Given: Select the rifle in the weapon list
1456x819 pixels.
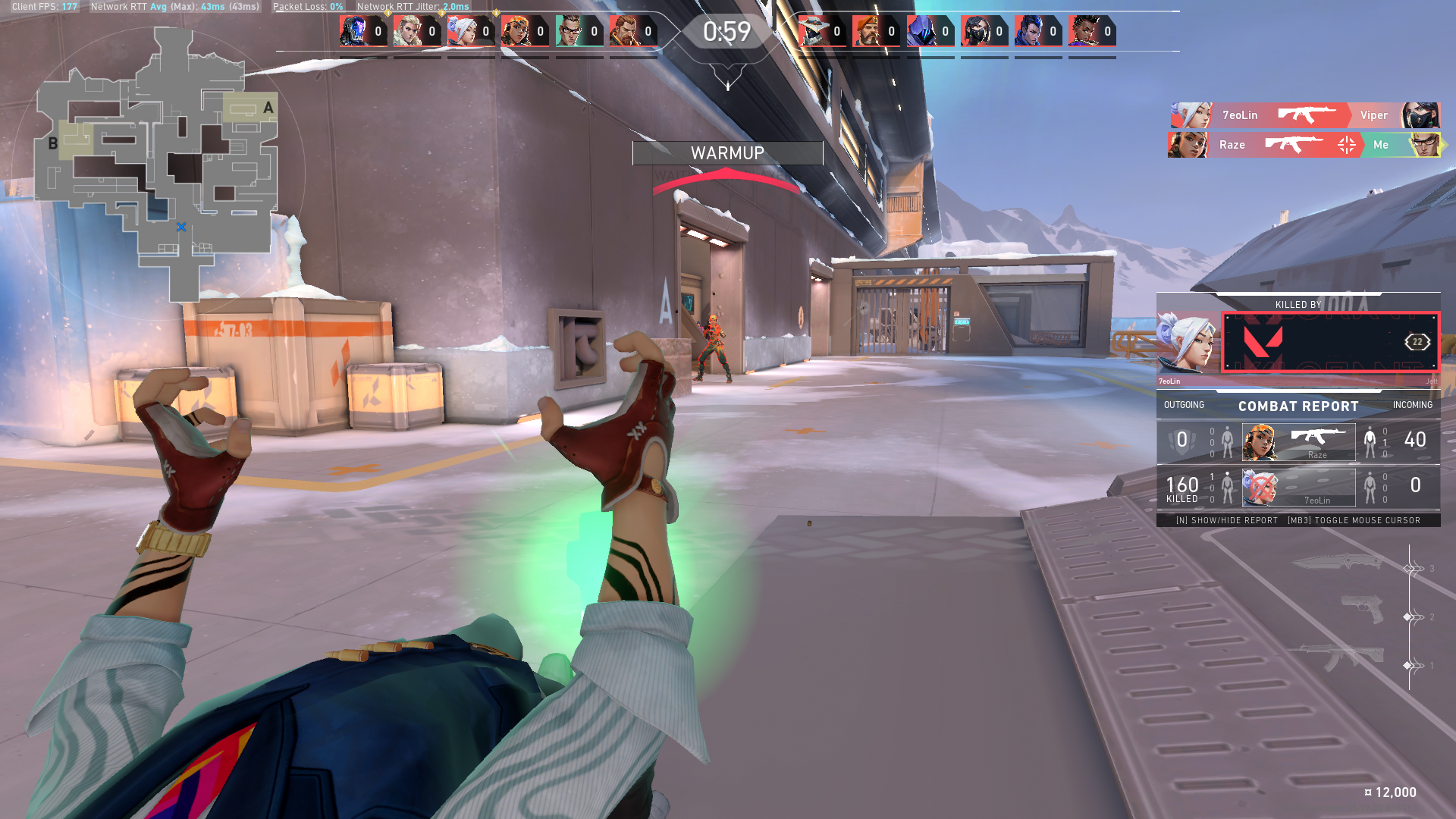Looking at the screenshot, I should click(x=1342, y=657).
